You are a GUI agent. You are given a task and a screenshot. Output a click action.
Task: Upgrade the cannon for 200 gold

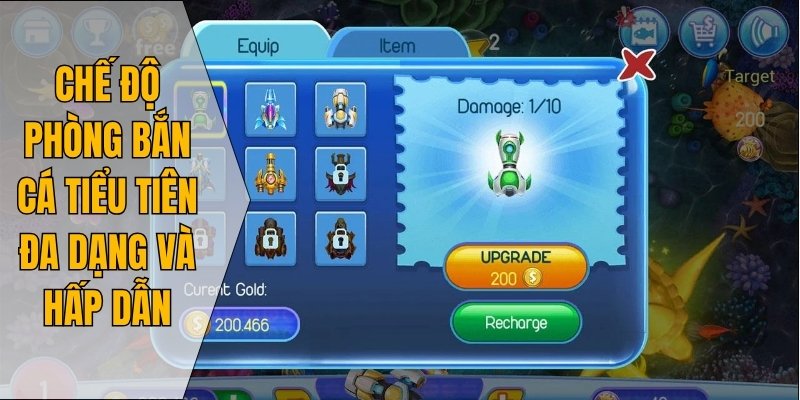coord(513,267)
